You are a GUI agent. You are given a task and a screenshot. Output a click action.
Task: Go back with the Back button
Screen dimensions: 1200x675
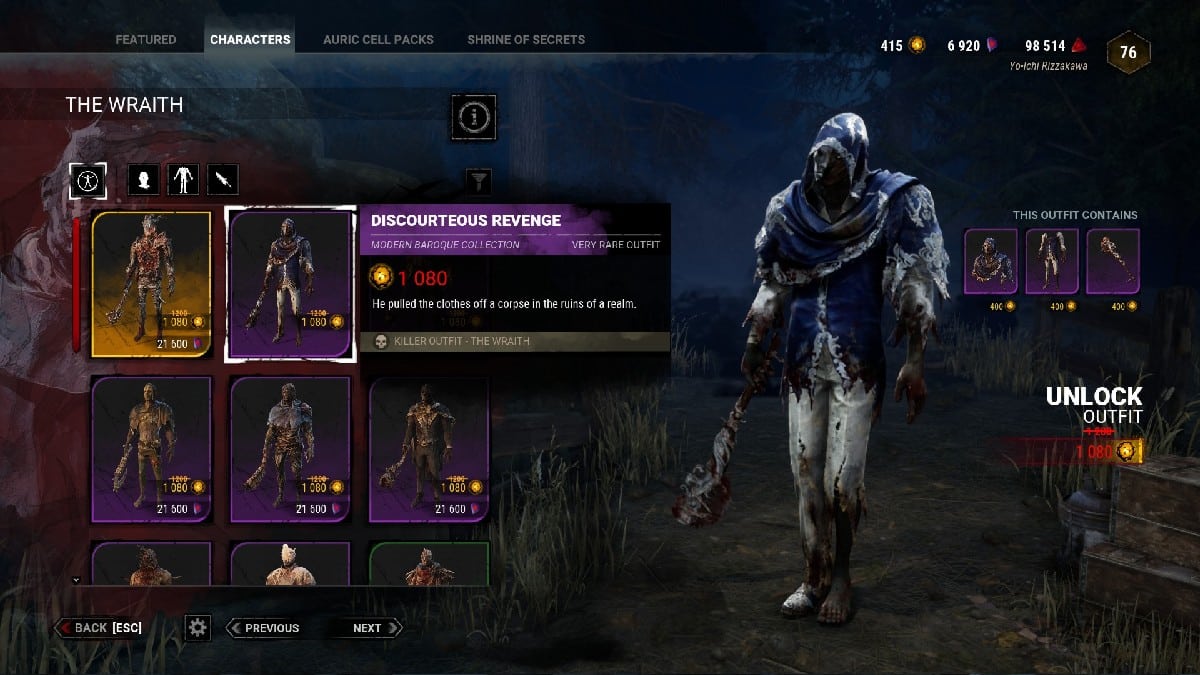pyautogui.click(x=100, y=628)
